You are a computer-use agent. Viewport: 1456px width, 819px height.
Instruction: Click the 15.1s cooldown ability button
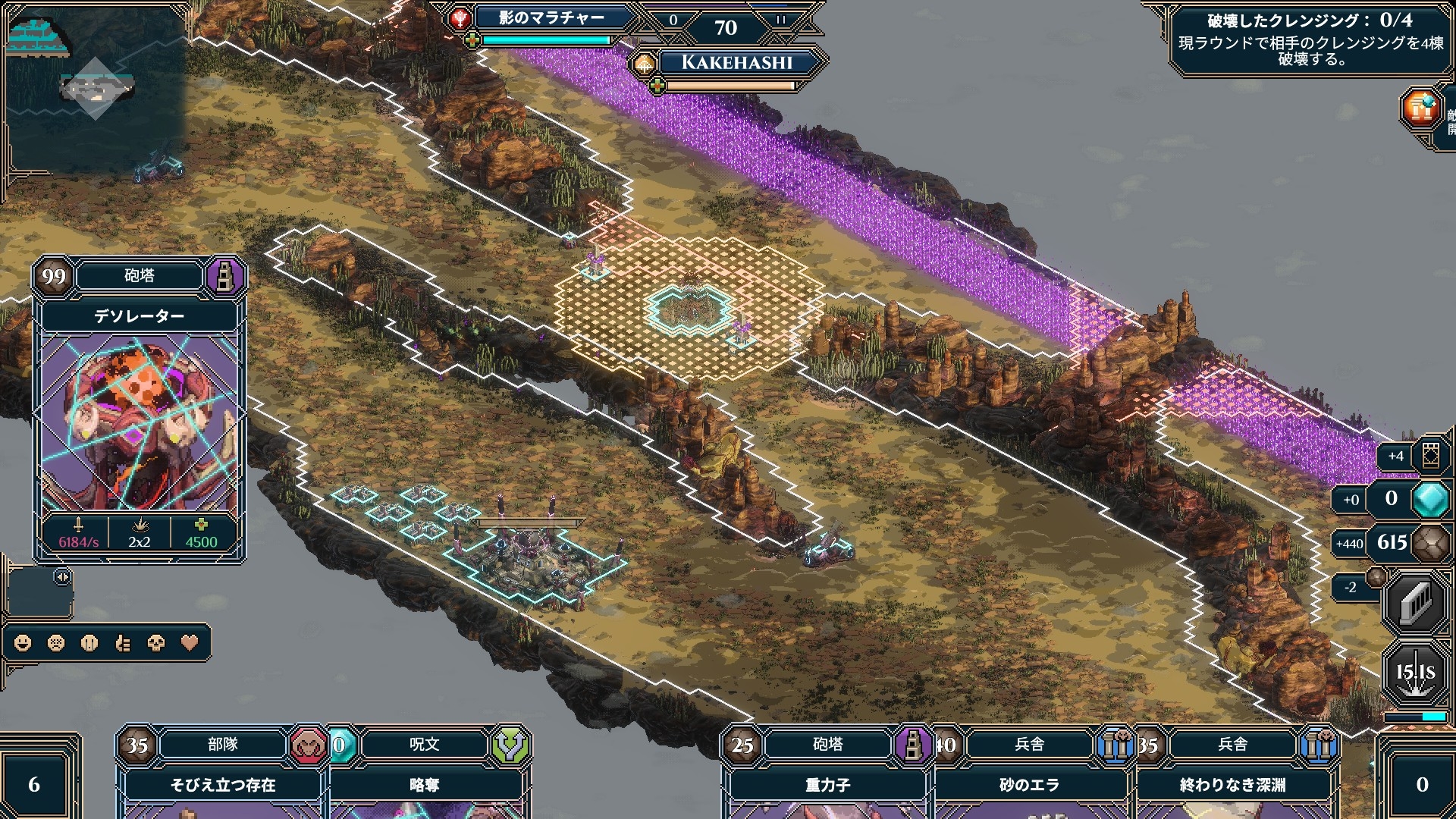point(1415,673)
